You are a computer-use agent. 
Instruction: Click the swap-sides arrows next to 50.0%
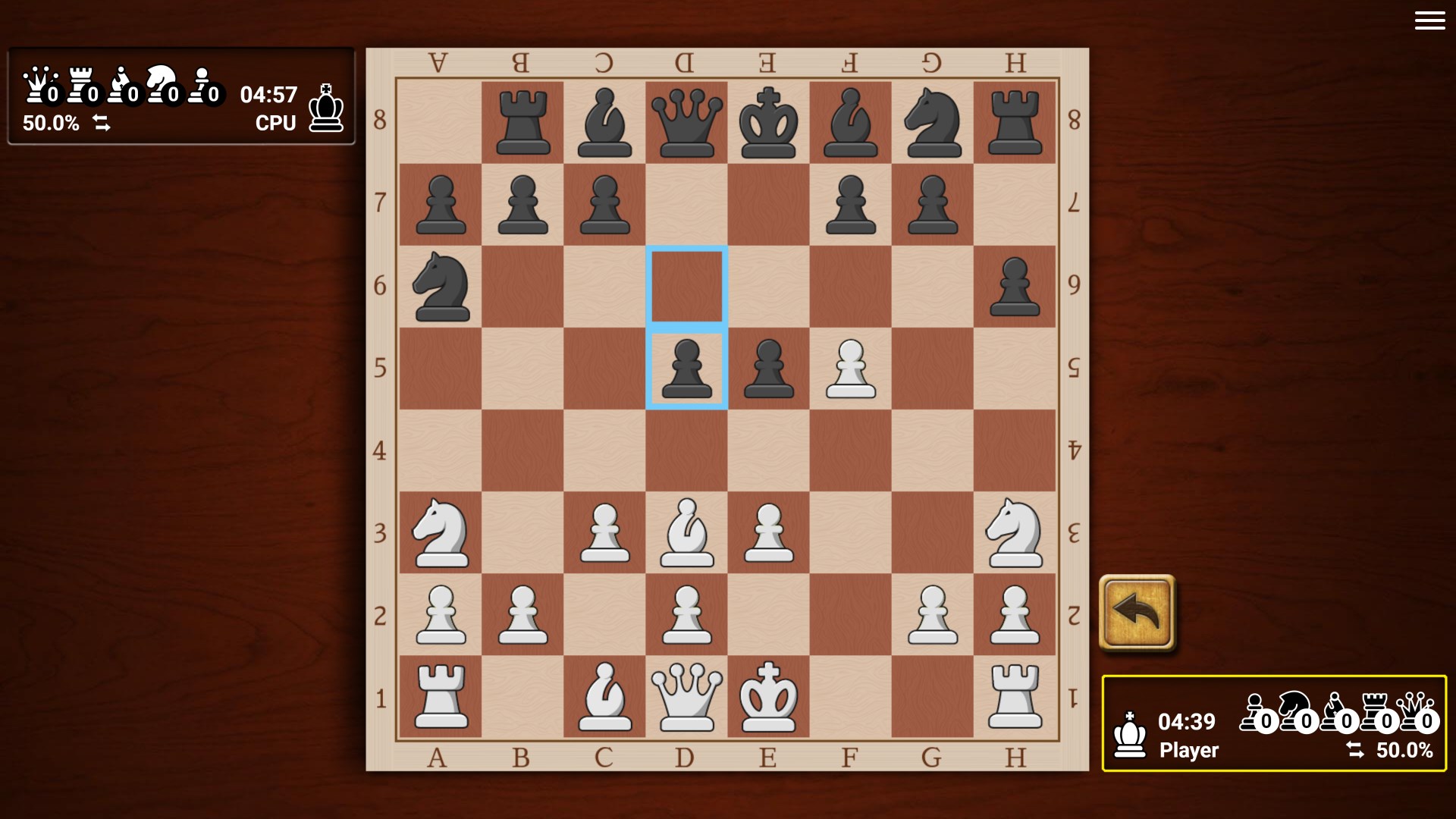tap(102, 123)
